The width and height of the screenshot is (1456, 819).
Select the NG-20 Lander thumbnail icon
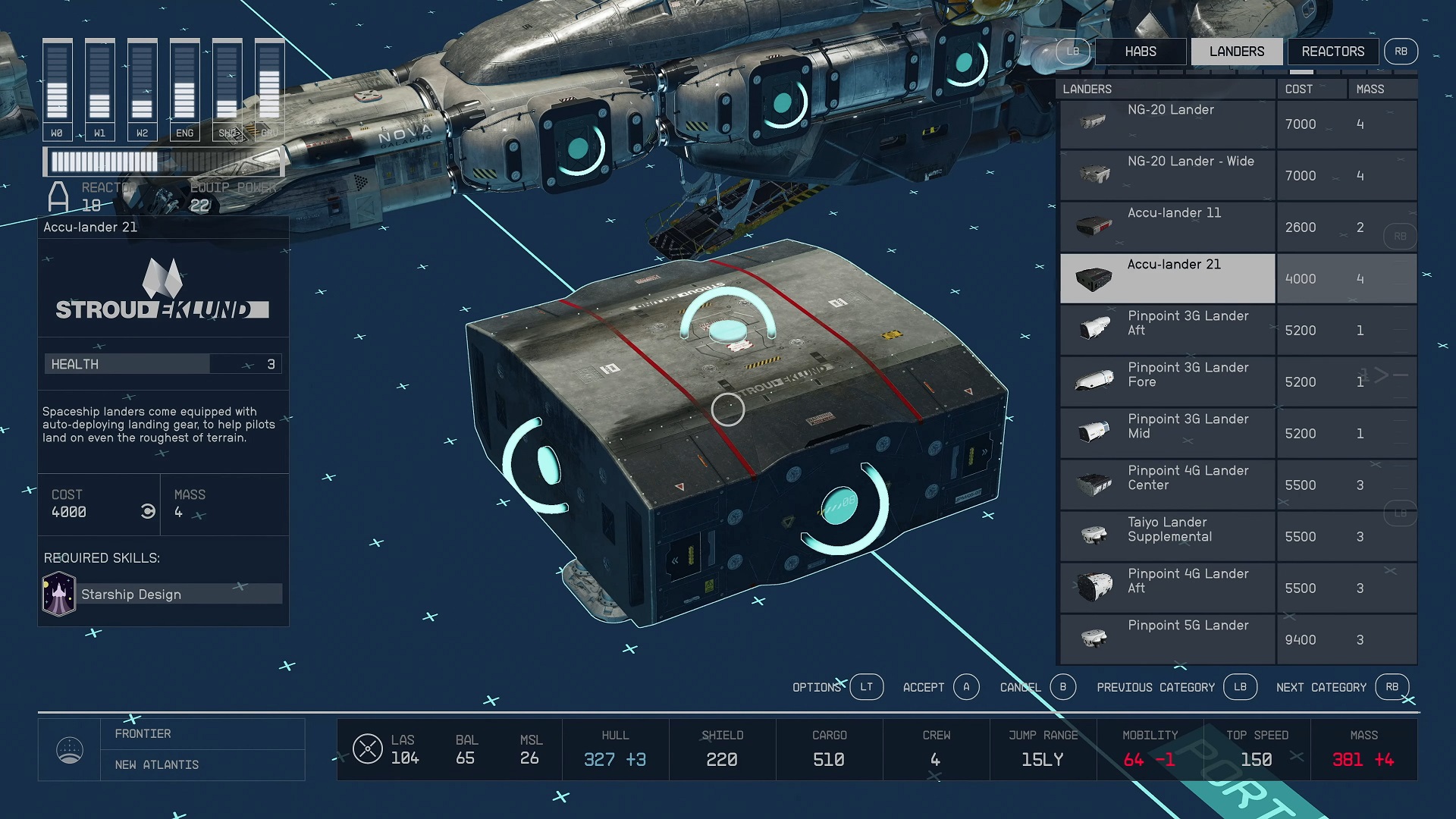pos(1092,121)
